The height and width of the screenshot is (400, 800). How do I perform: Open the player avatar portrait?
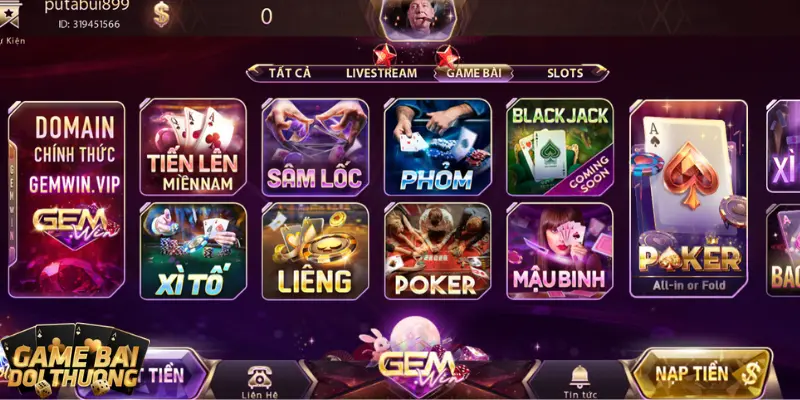coord(413,18)
